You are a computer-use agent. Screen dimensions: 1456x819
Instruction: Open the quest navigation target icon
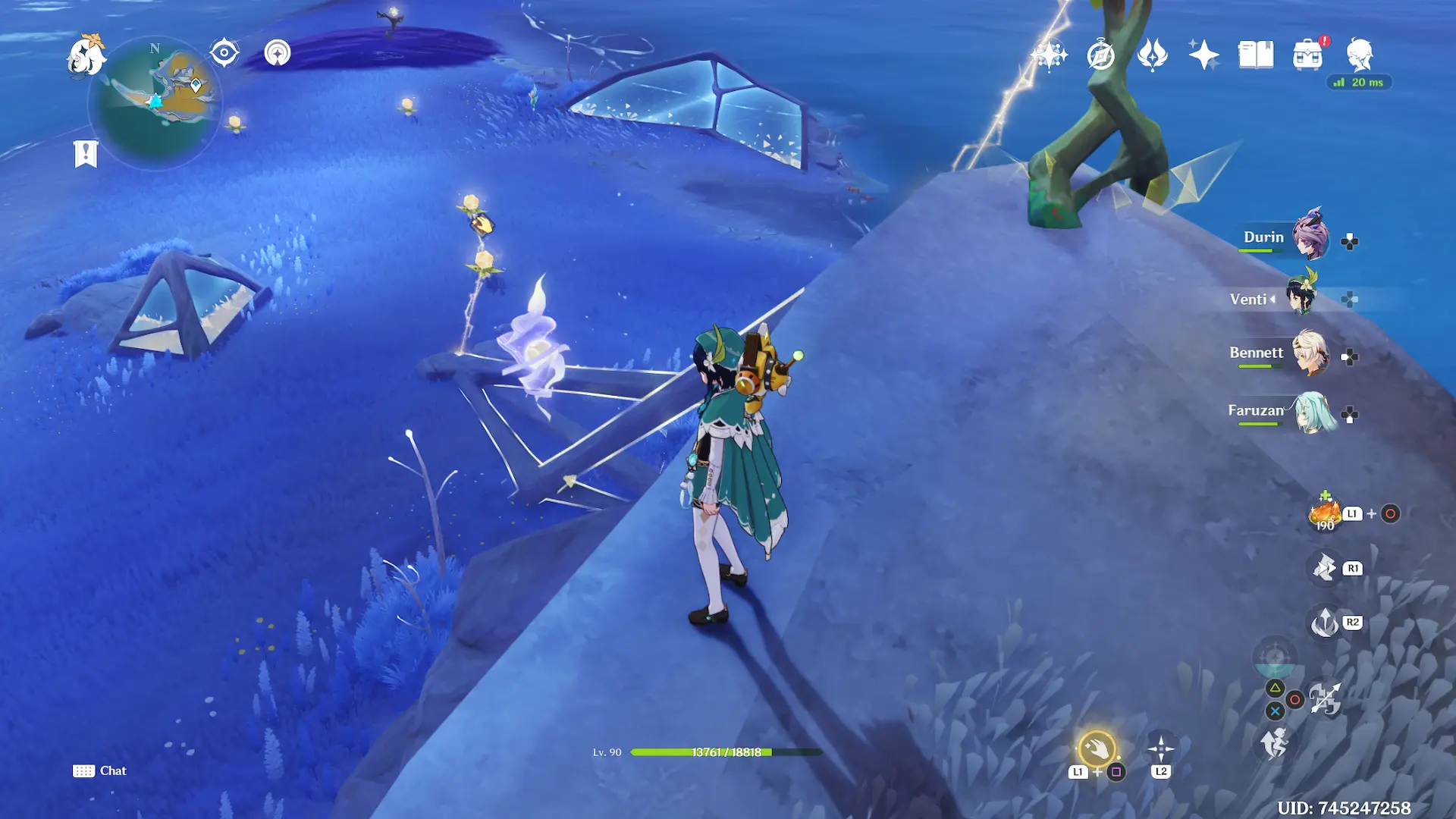[x=278, y=53]
